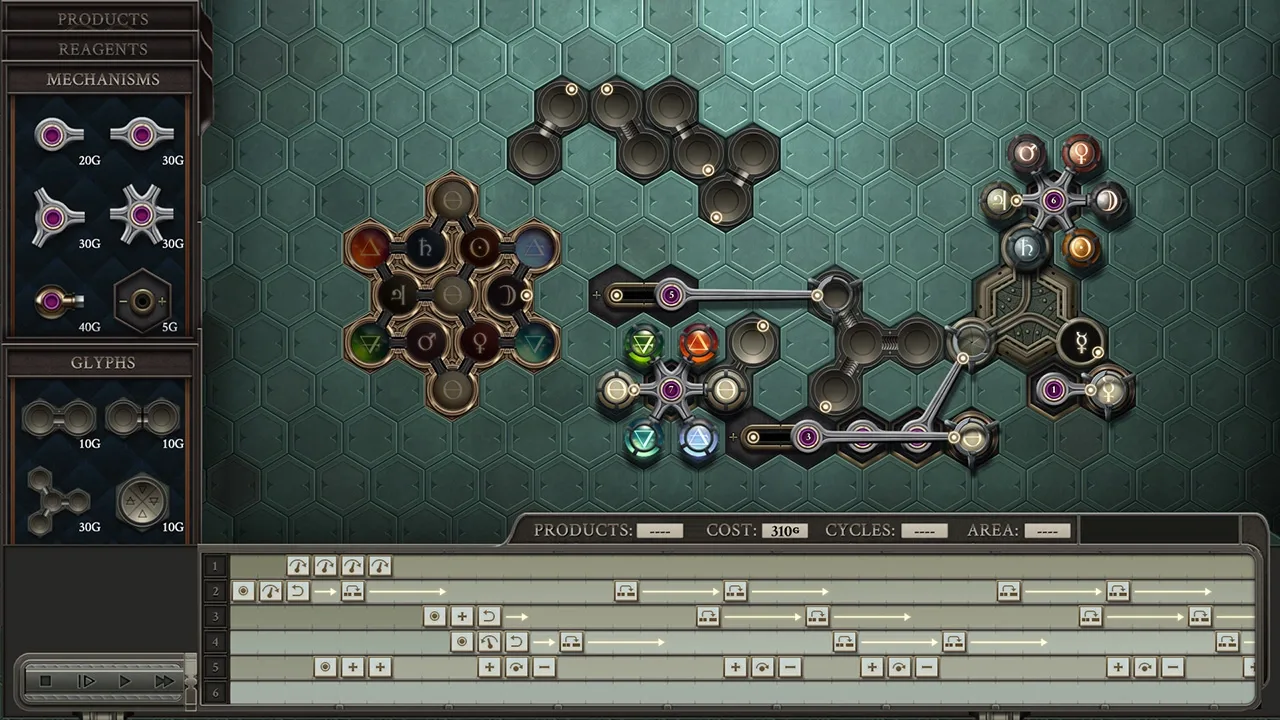Expand the Reagents section
The image size is (1280, 720).
(102, 49)
